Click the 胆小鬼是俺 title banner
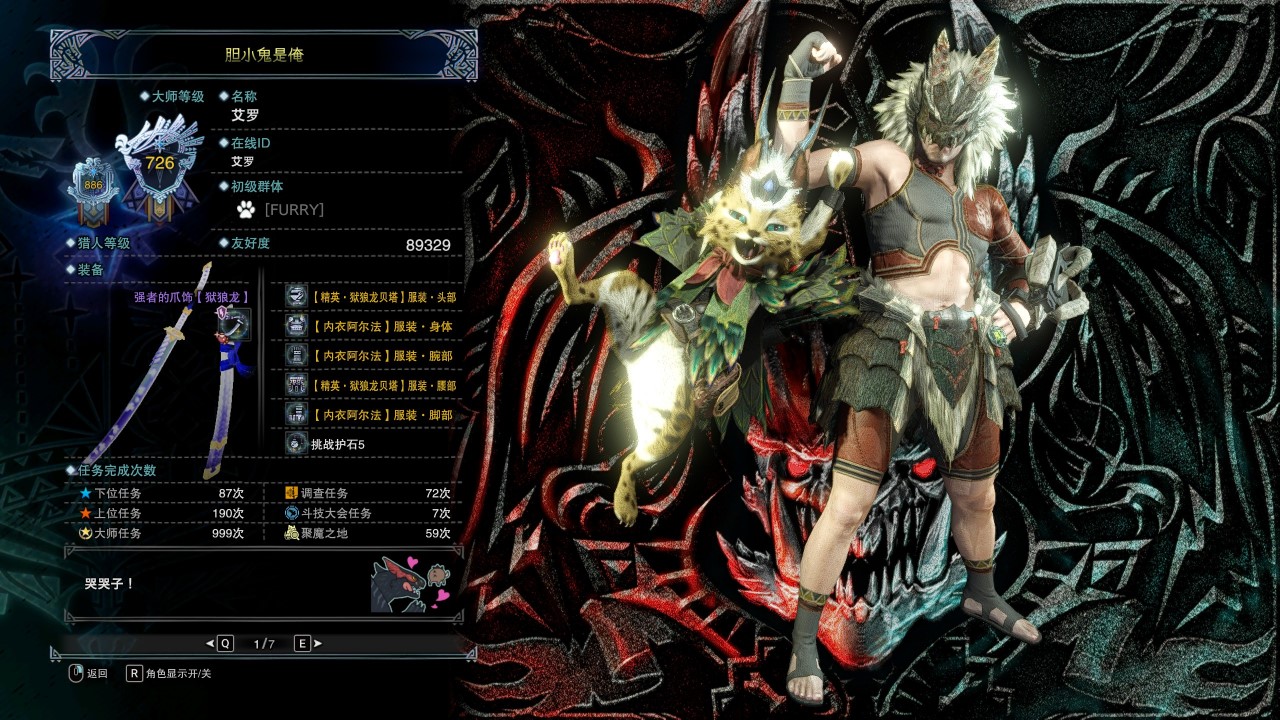This screenshot has height=720, width=1280. tap(264, 54)
